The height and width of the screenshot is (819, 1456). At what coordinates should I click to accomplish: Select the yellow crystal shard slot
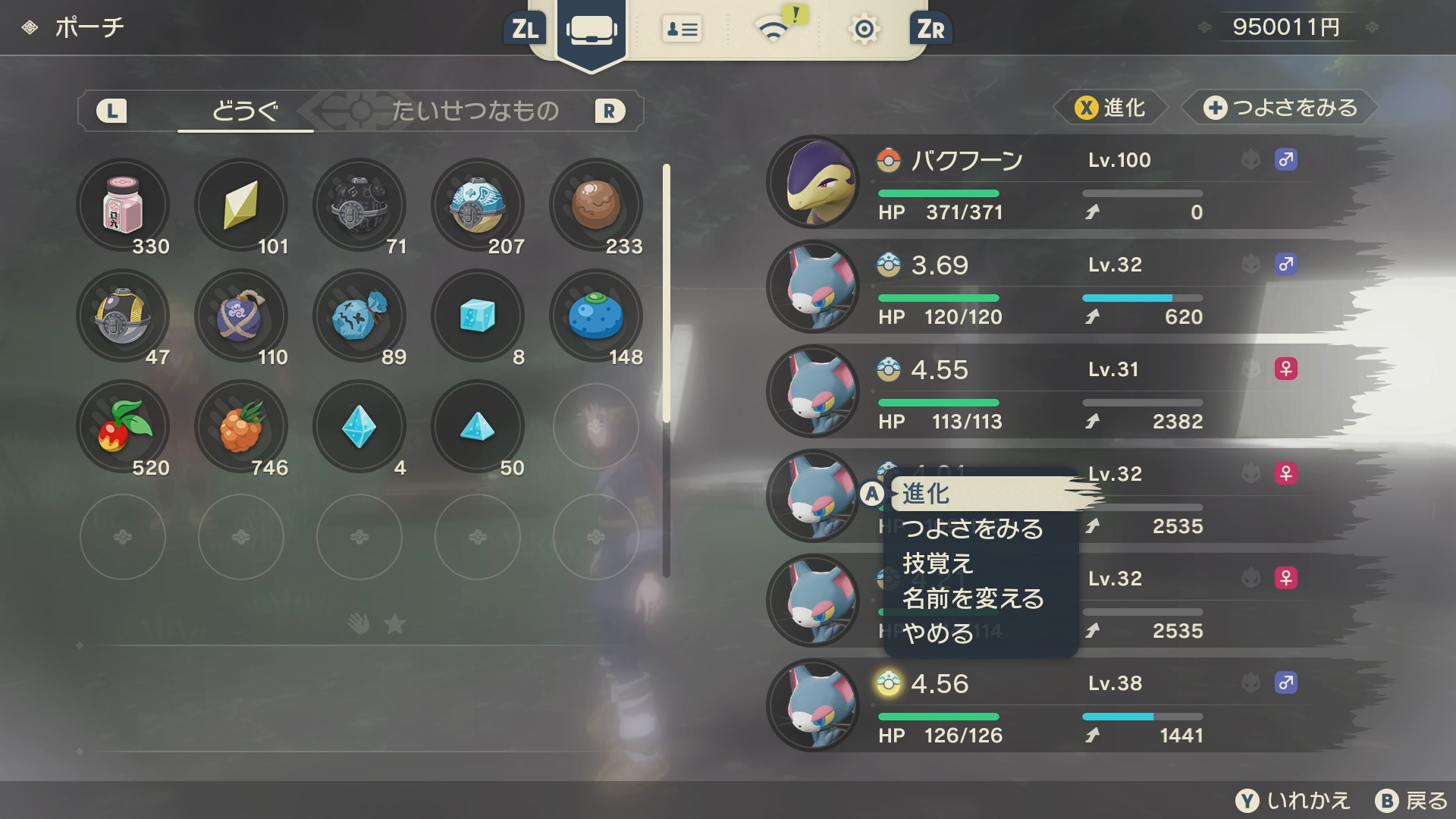click(x=241, y=206)
